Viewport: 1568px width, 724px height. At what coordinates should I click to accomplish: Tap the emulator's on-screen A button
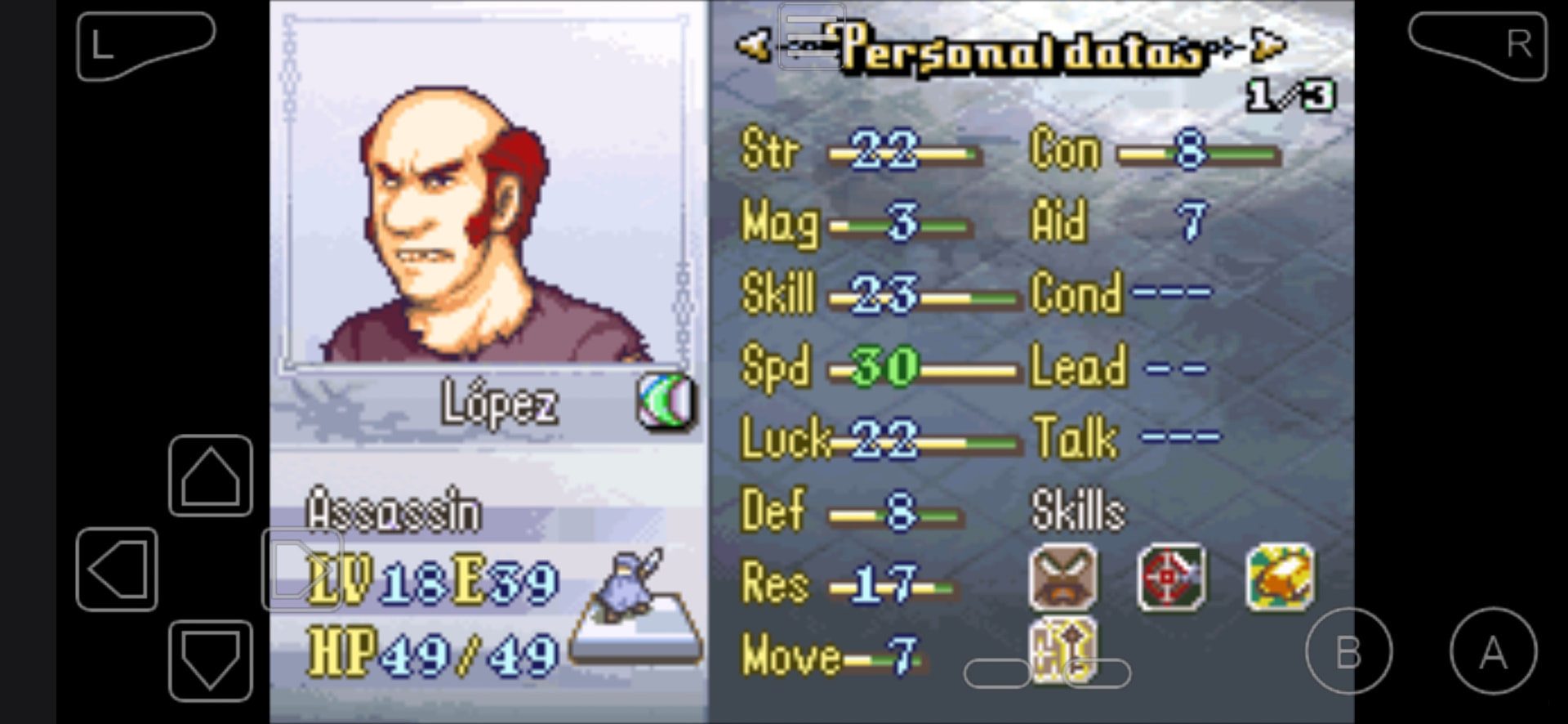click(1493, 651)
